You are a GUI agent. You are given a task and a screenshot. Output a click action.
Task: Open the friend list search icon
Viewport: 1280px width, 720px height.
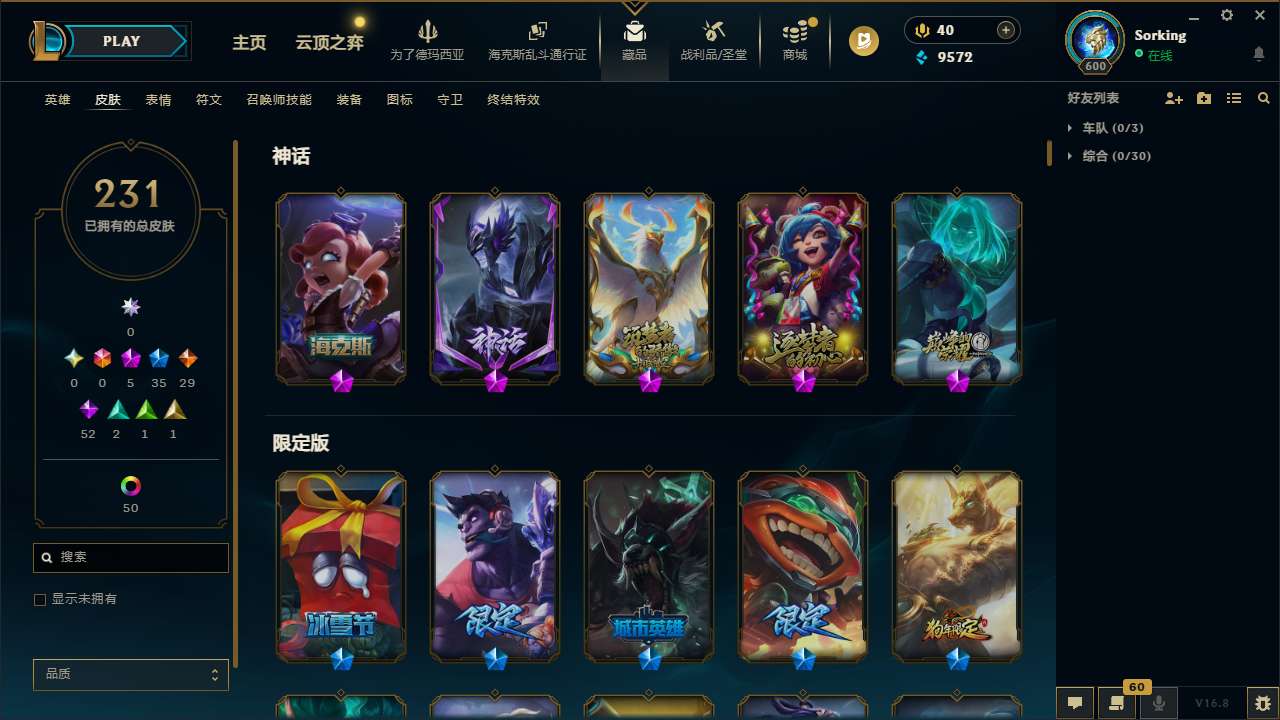pos(1263,98)
